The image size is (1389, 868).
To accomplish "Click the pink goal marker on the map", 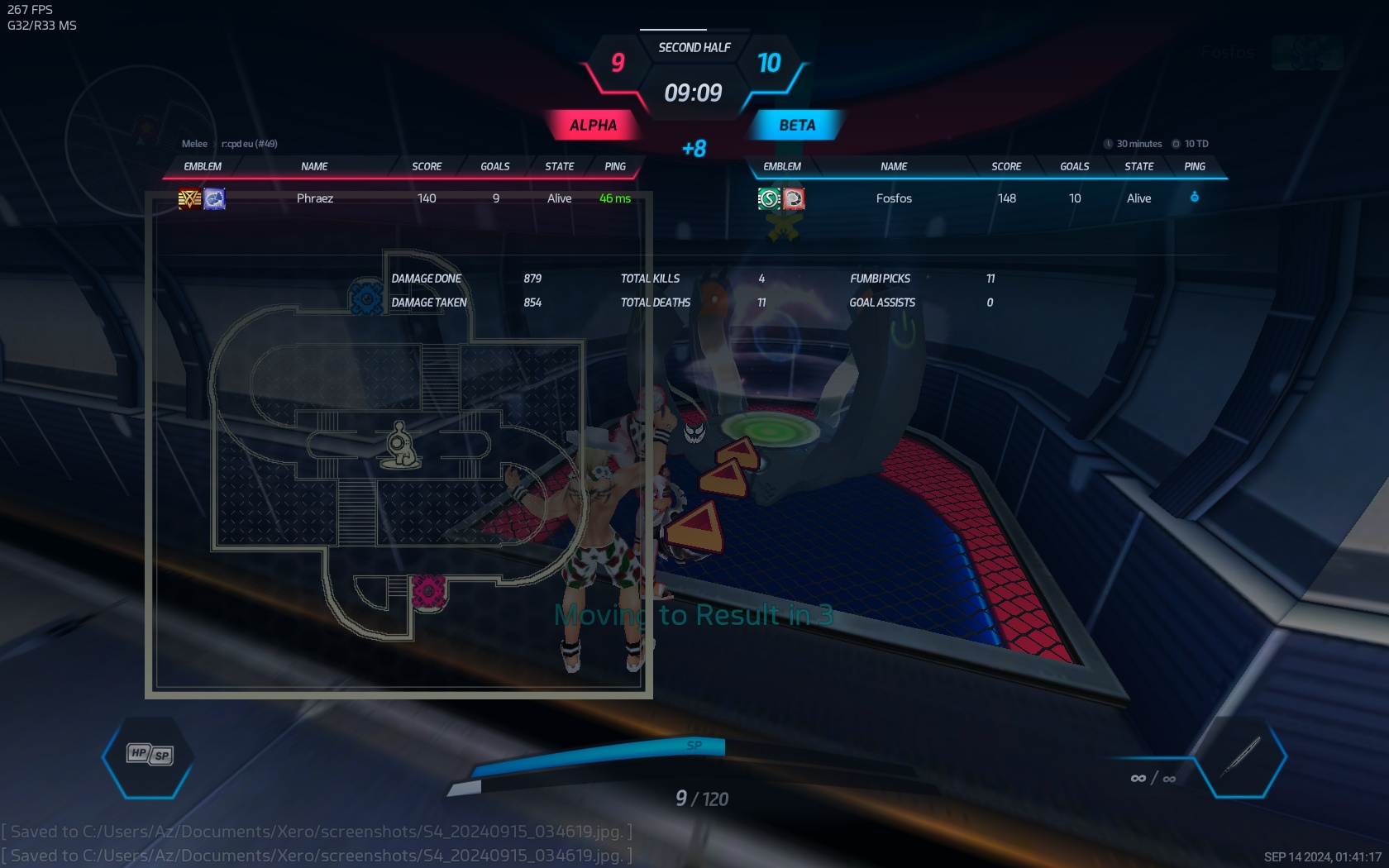I will pos(428,591).
